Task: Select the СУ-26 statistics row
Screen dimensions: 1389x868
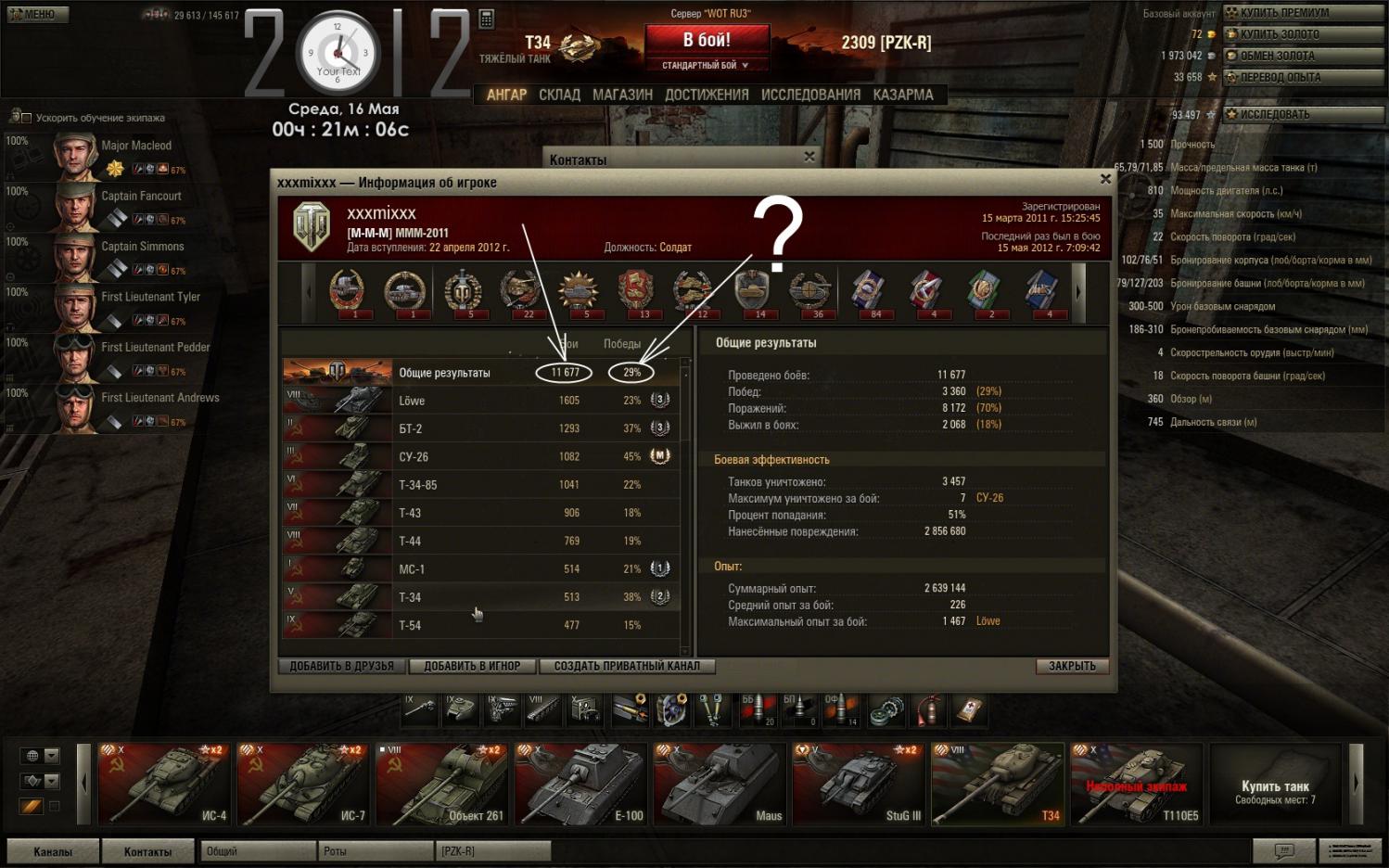Action: [x=481, y=456]
